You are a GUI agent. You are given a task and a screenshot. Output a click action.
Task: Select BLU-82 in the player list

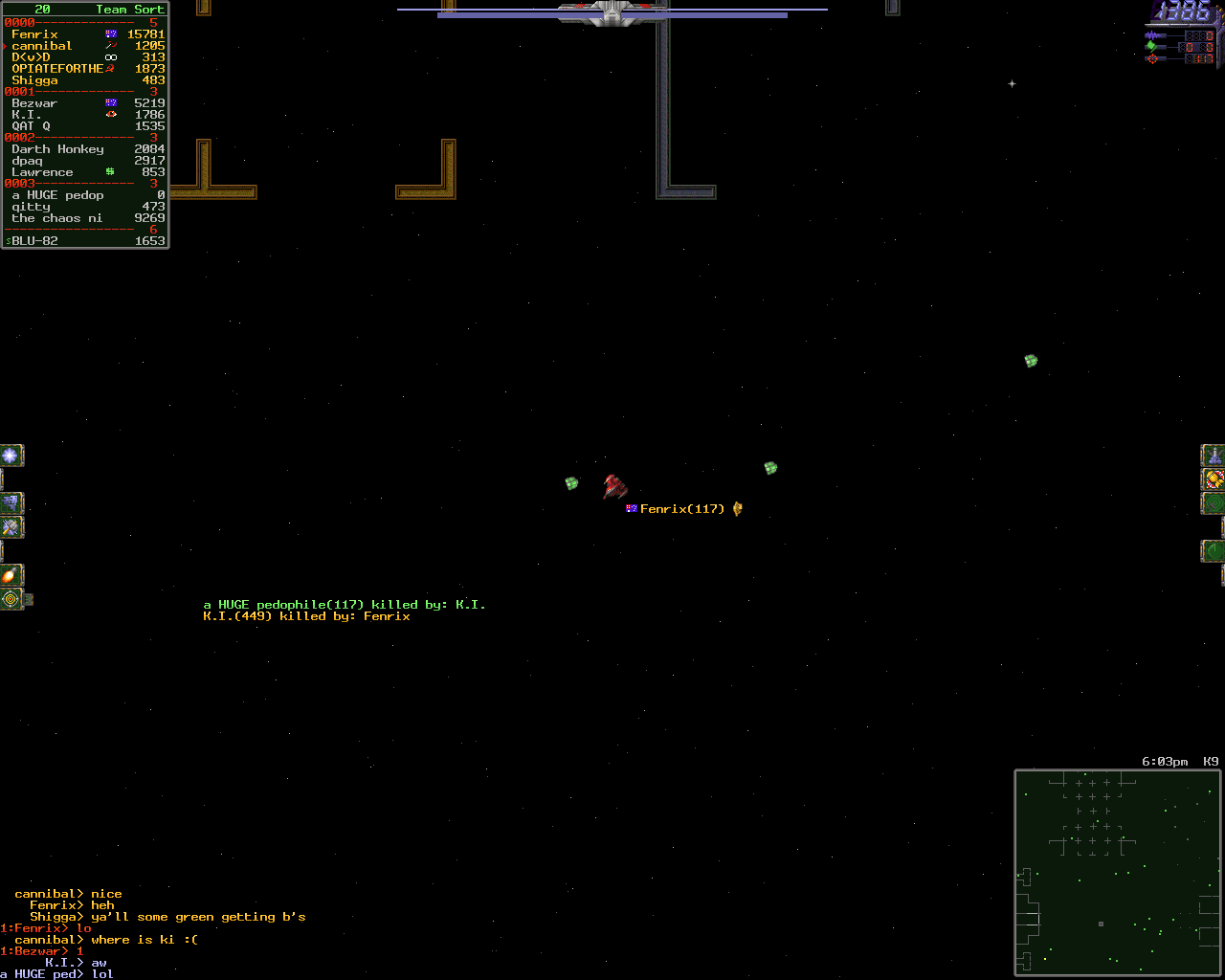tap(34, 241)
